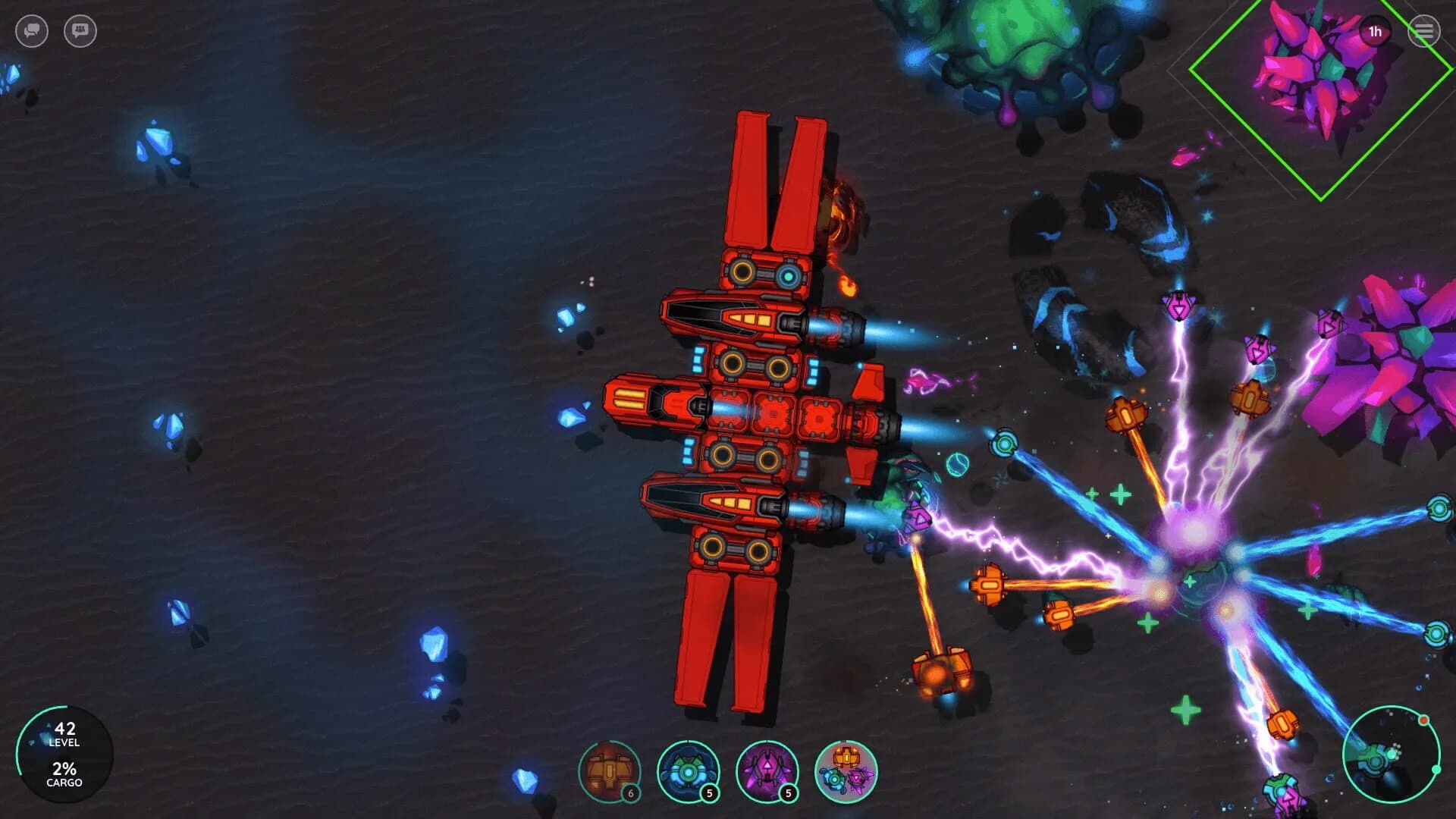Image resolution: width=1456 pixels, height=819 pixels.
Task: Open the team chat icon
Action: (80, 31)
